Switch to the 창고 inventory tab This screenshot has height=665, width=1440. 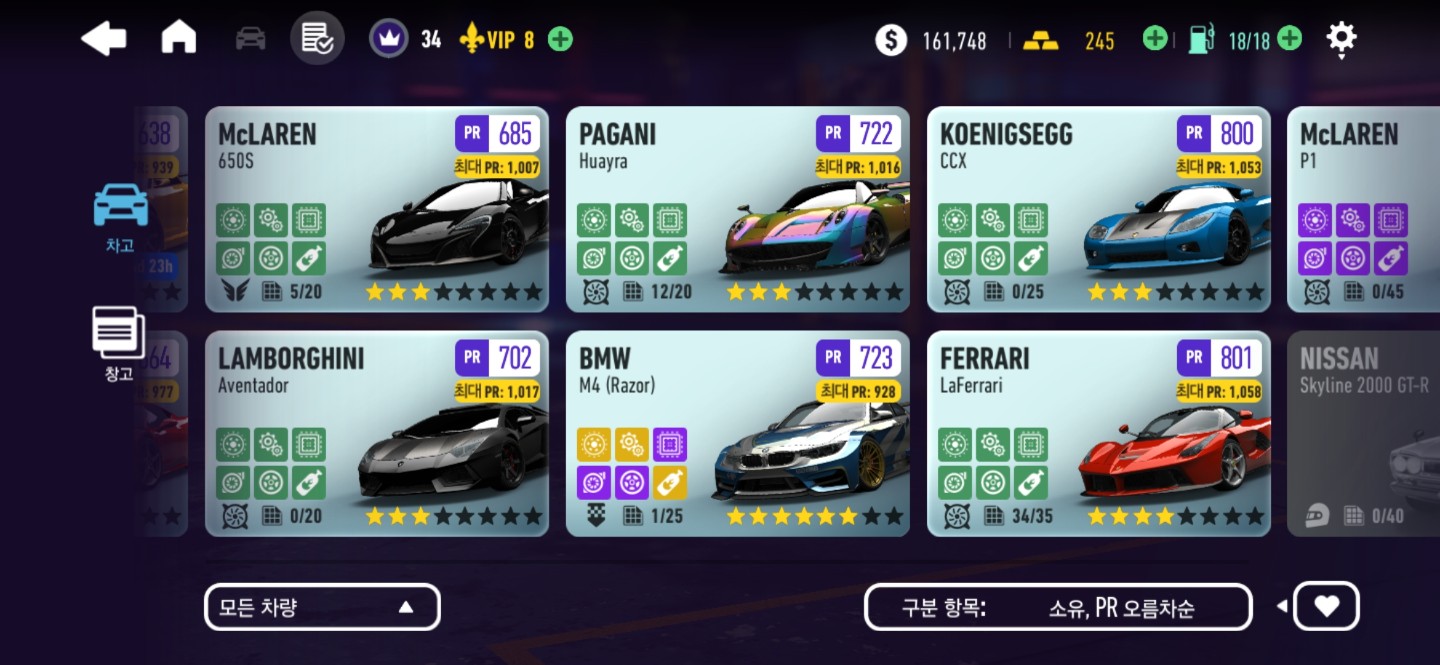tap(119, 344)
